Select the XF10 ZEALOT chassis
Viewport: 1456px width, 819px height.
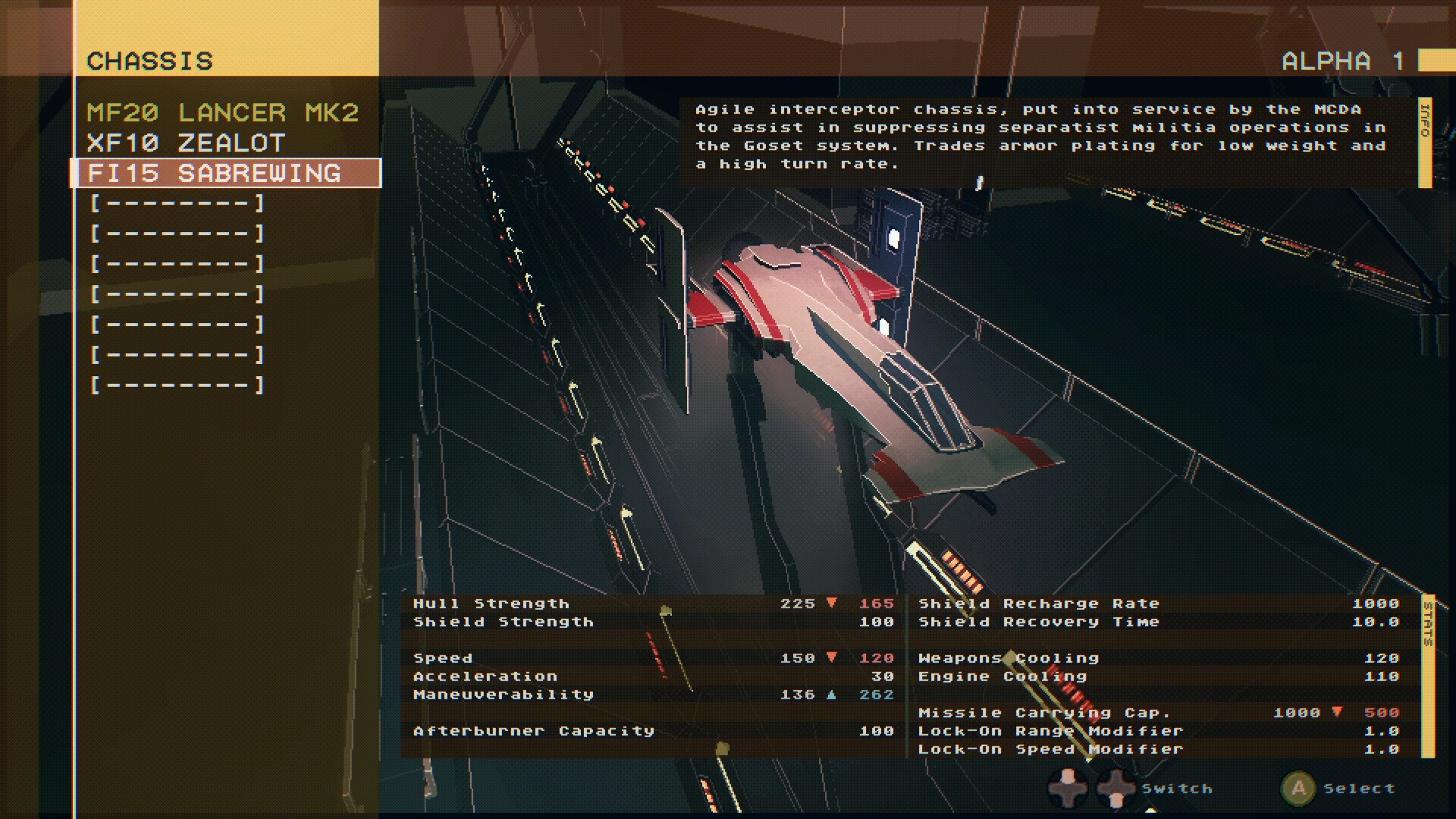tap(187, 143)
